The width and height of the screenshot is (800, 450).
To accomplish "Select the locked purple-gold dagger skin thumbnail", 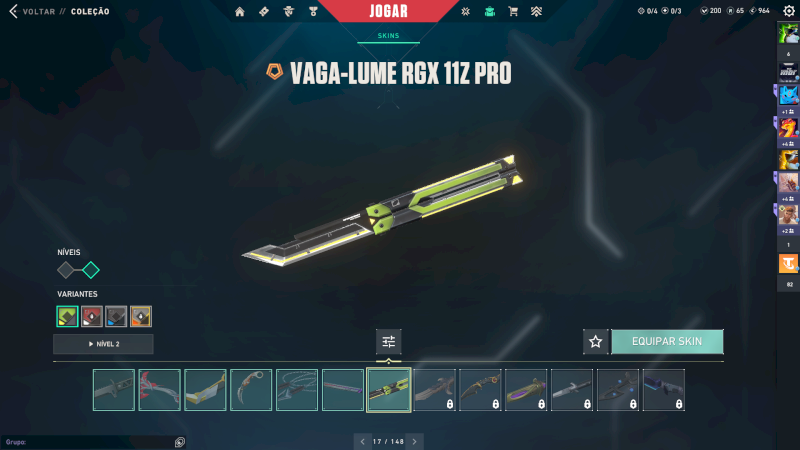I will click(x=526, y=390).
